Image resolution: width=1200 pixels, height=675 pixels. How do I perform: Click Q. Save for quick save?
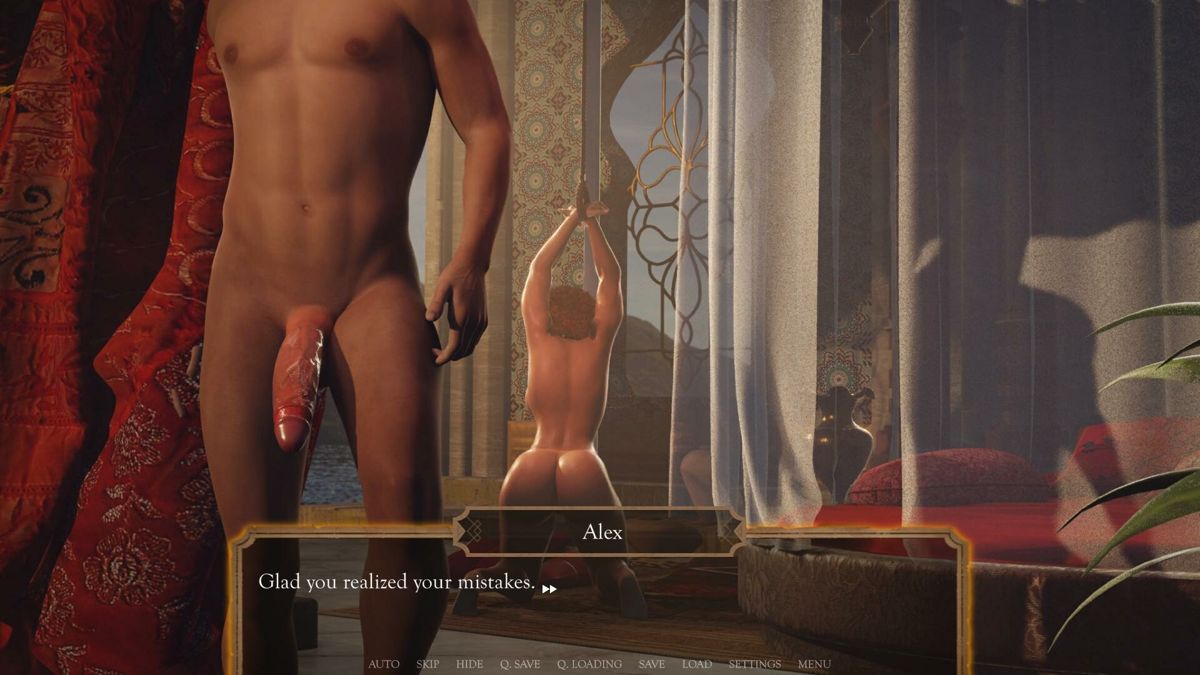pos(520,664)
